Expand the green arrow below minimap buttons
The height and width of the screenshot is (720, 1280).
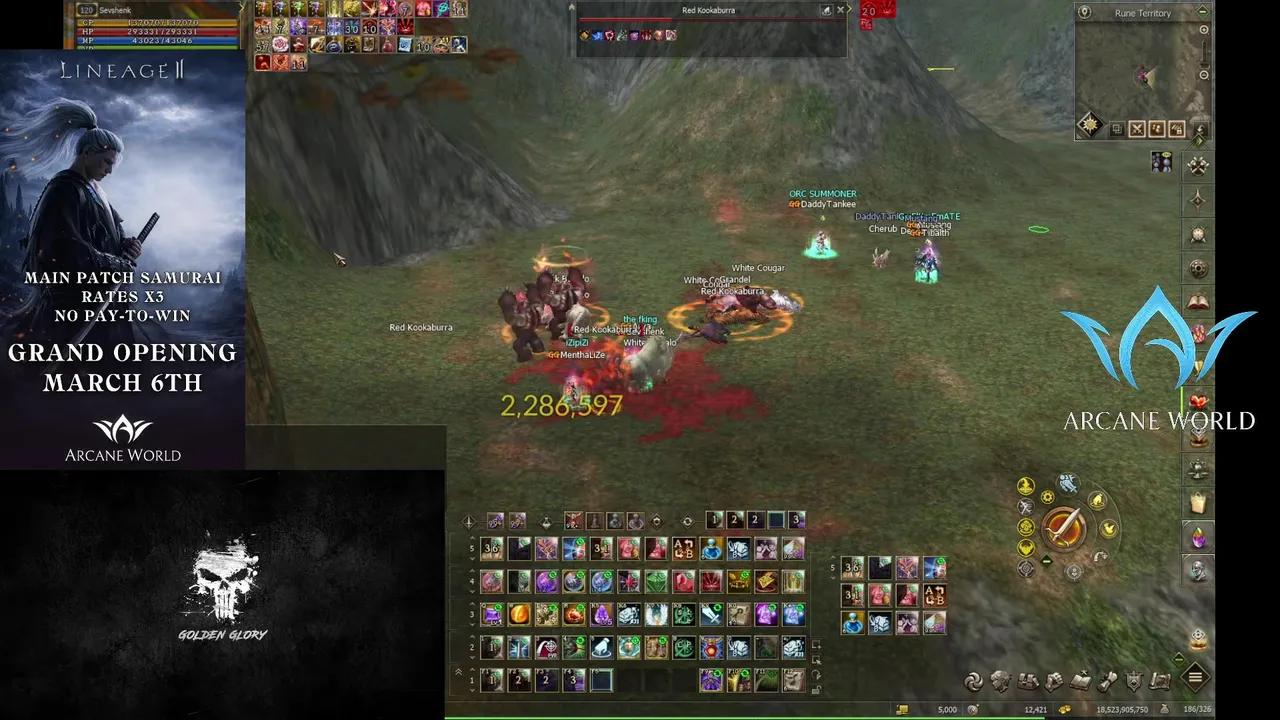pos(1197,141)
